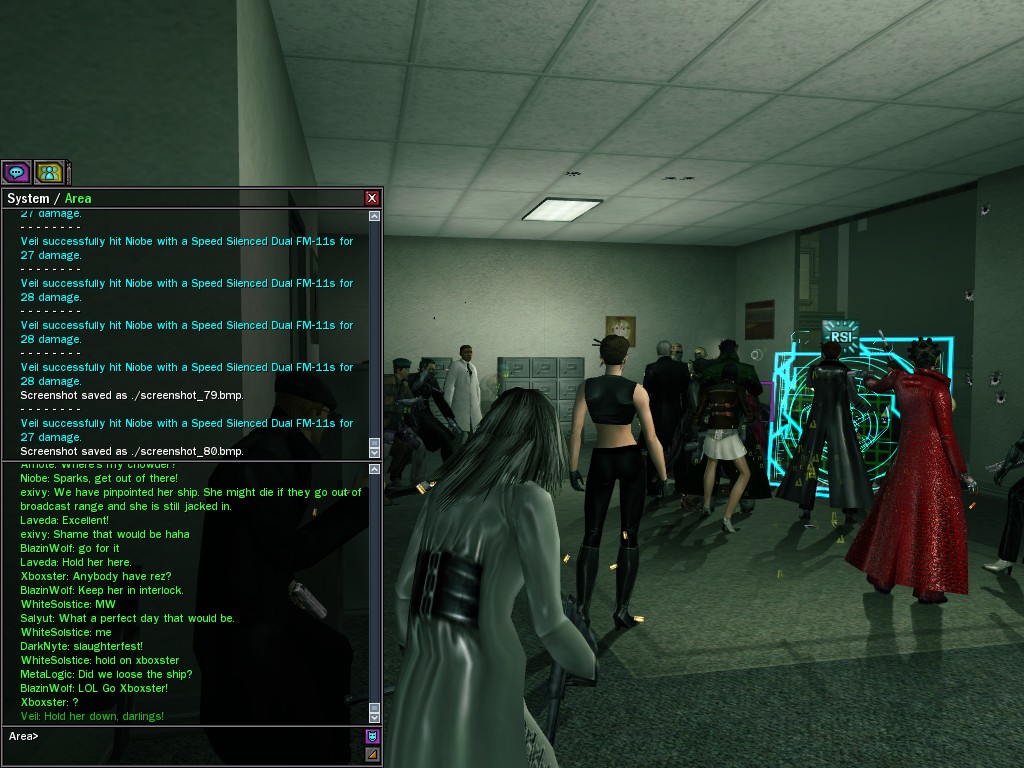This screenshot has width=1024, height=768.
Task: Select the green Area chat tab
Action: click(78, 198)
